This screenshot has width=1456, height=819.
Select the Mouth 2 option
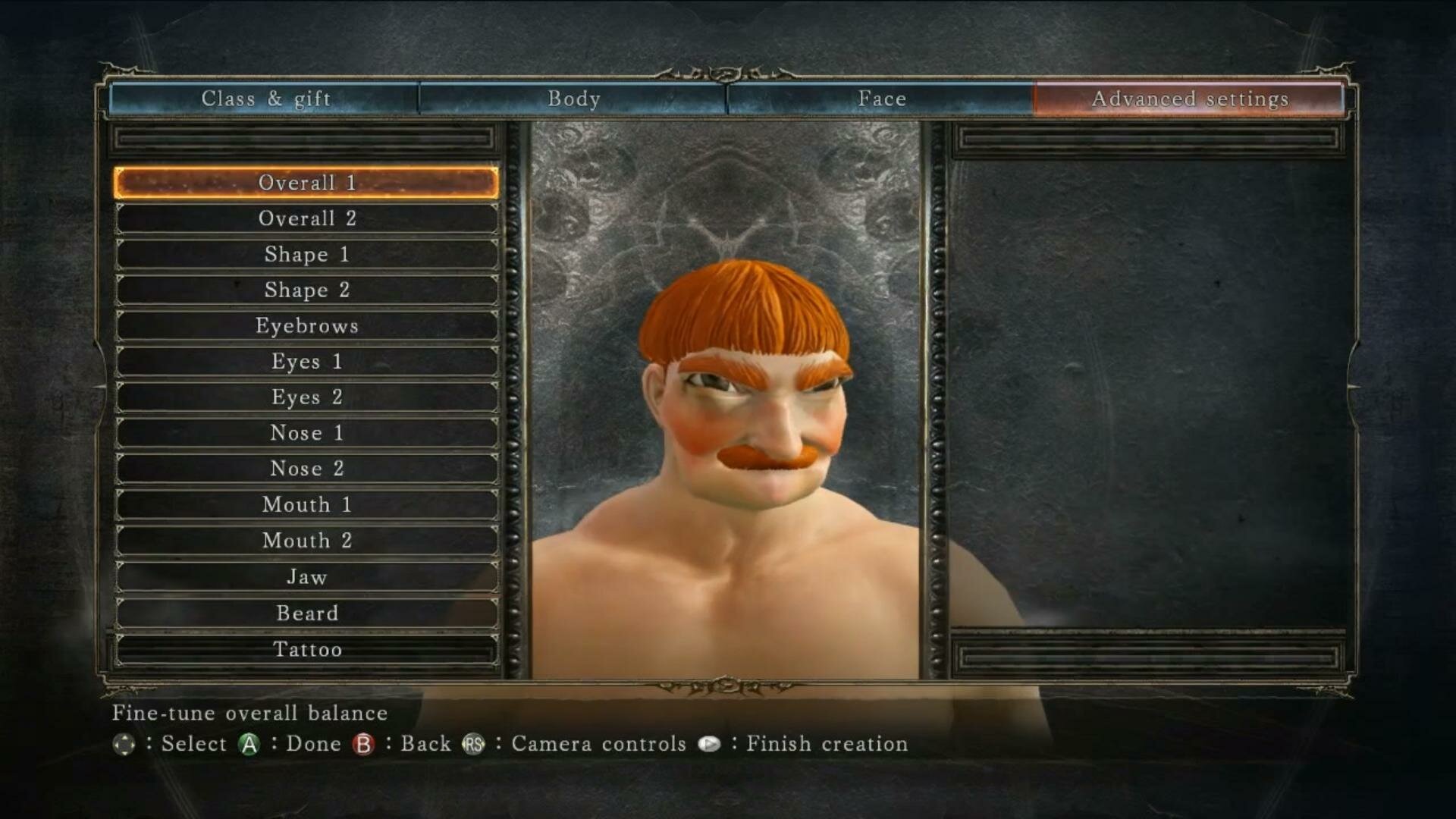click(x=307, y=541)
